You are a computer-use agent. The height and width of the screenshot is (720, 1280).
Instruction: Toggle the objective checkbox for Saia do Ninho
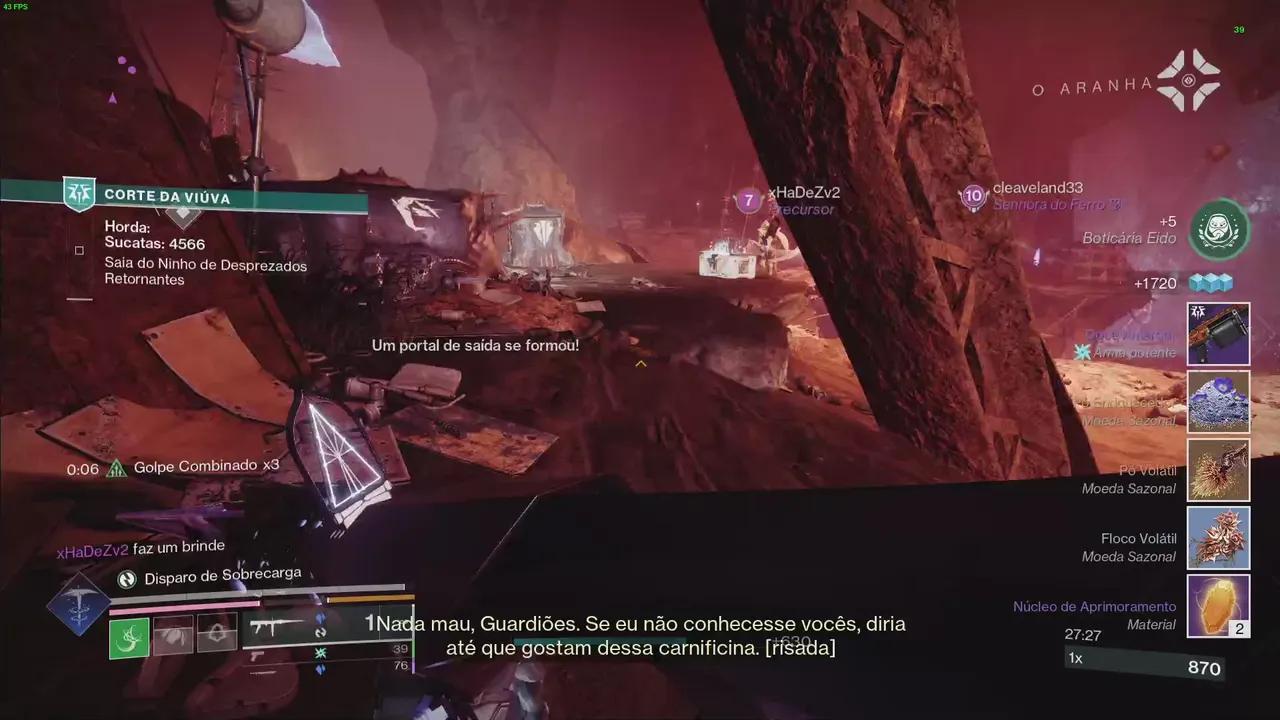tap(79, 251)
